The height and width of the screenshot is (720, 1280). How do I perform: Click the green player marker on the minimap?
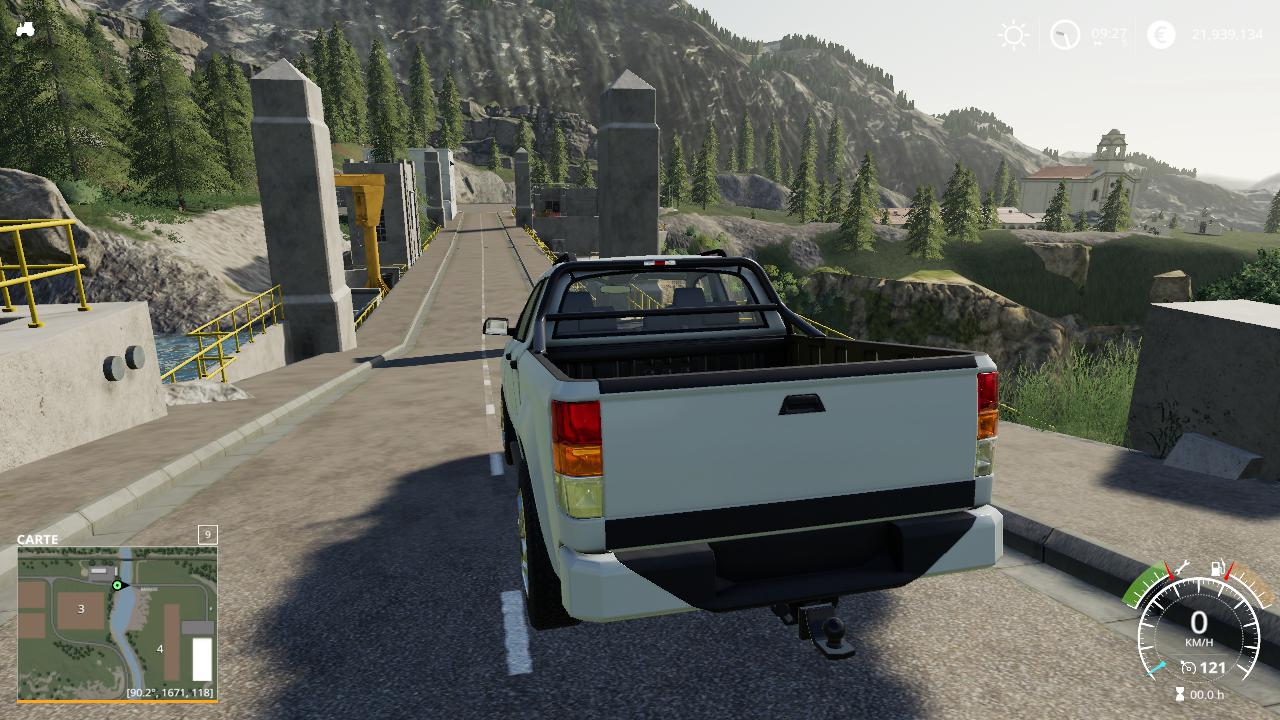[117, 585]
